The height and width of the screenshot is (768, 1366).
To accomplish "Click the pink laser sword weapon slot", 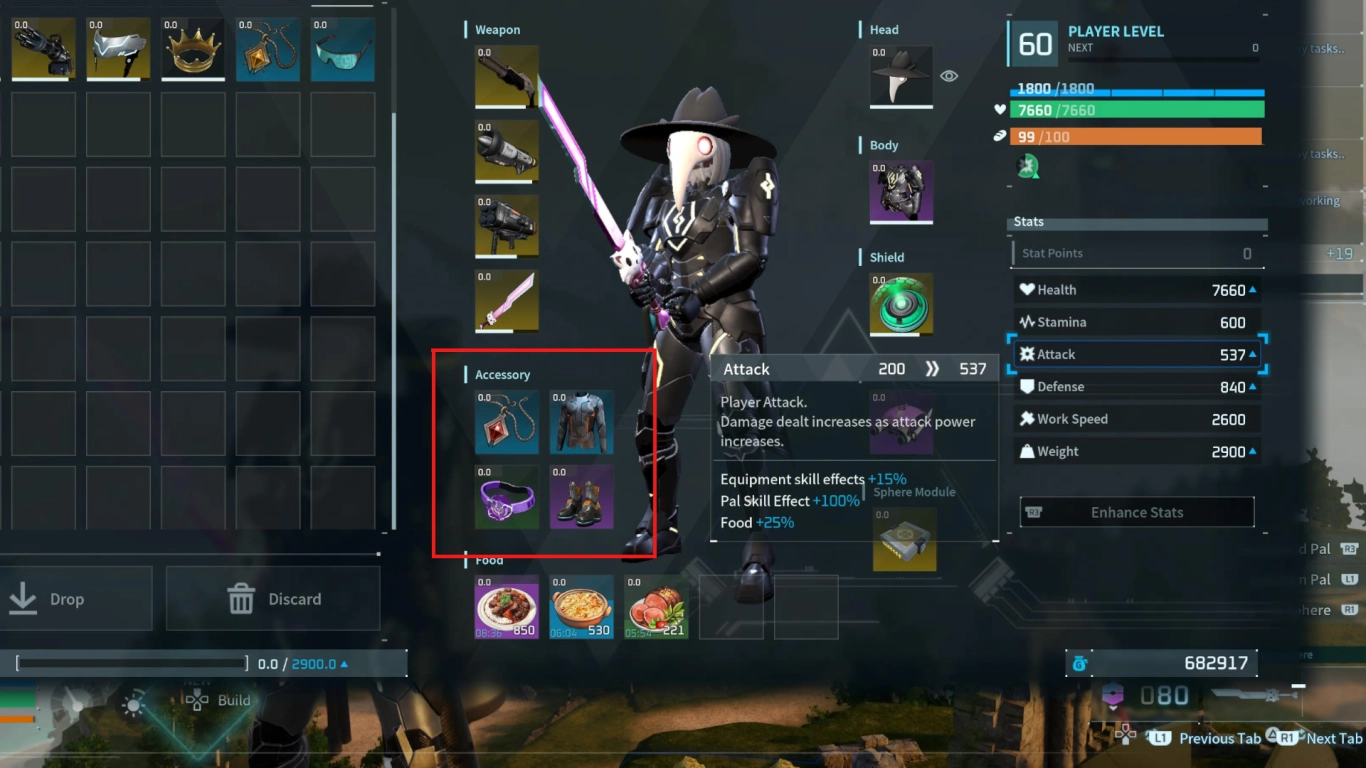I will point(506,300).
